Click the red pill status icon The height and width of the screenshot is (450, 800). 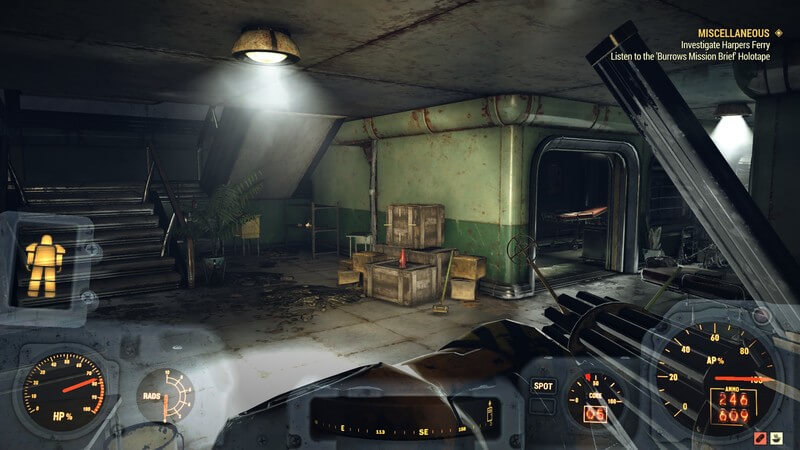[762, 437]
